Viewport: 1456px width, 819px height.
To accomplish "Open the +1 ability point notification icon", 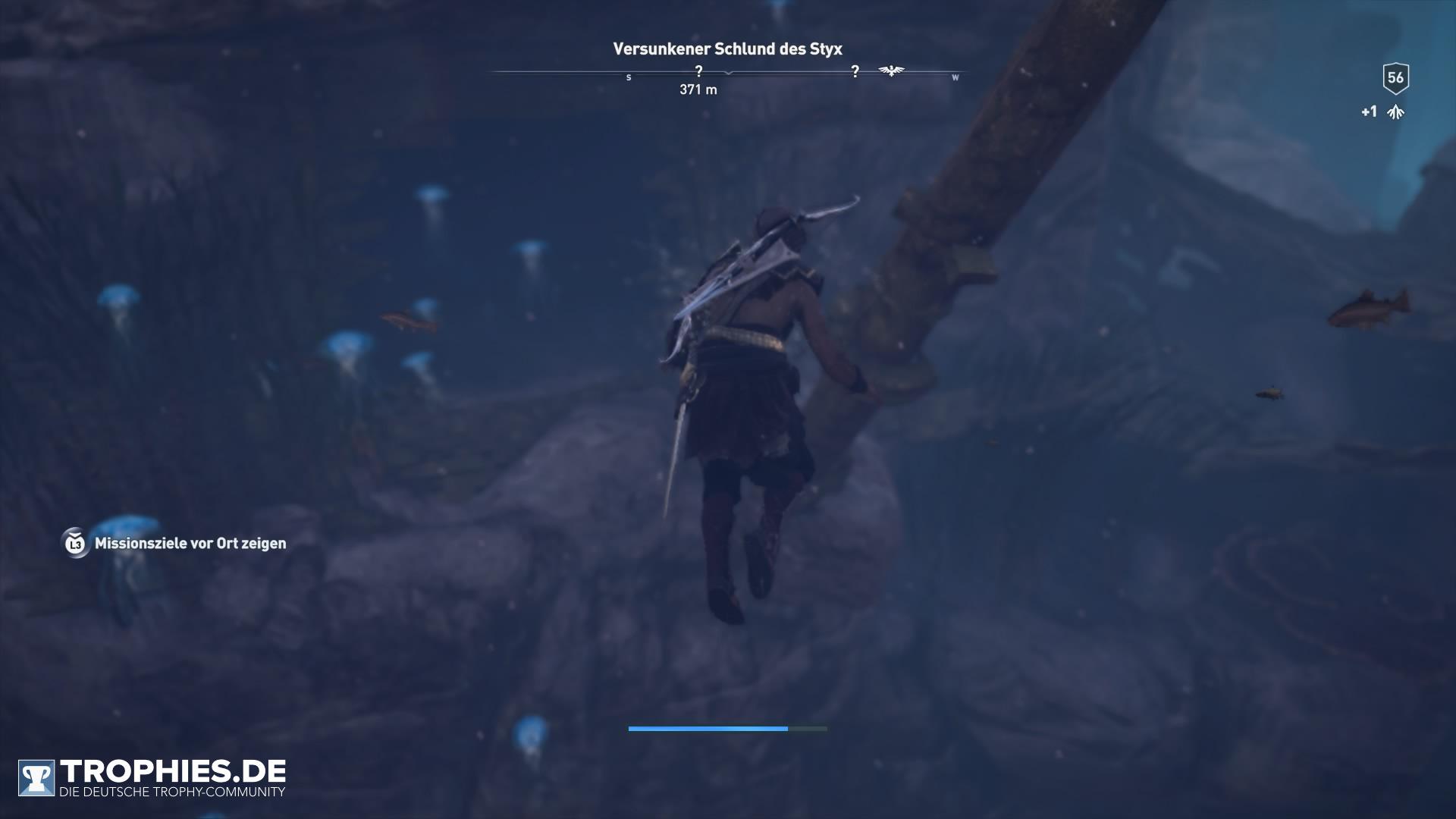I will pyautogui.click(x=1395, y=112).
